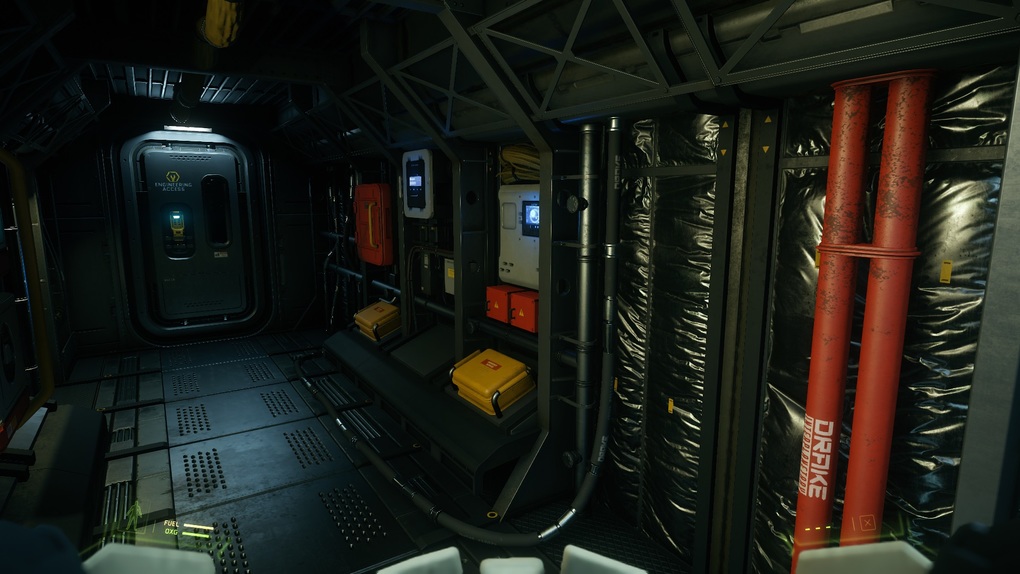Select the boxed X HUD icon
This screenshot has width=1020, height=574.
point(866,522)
